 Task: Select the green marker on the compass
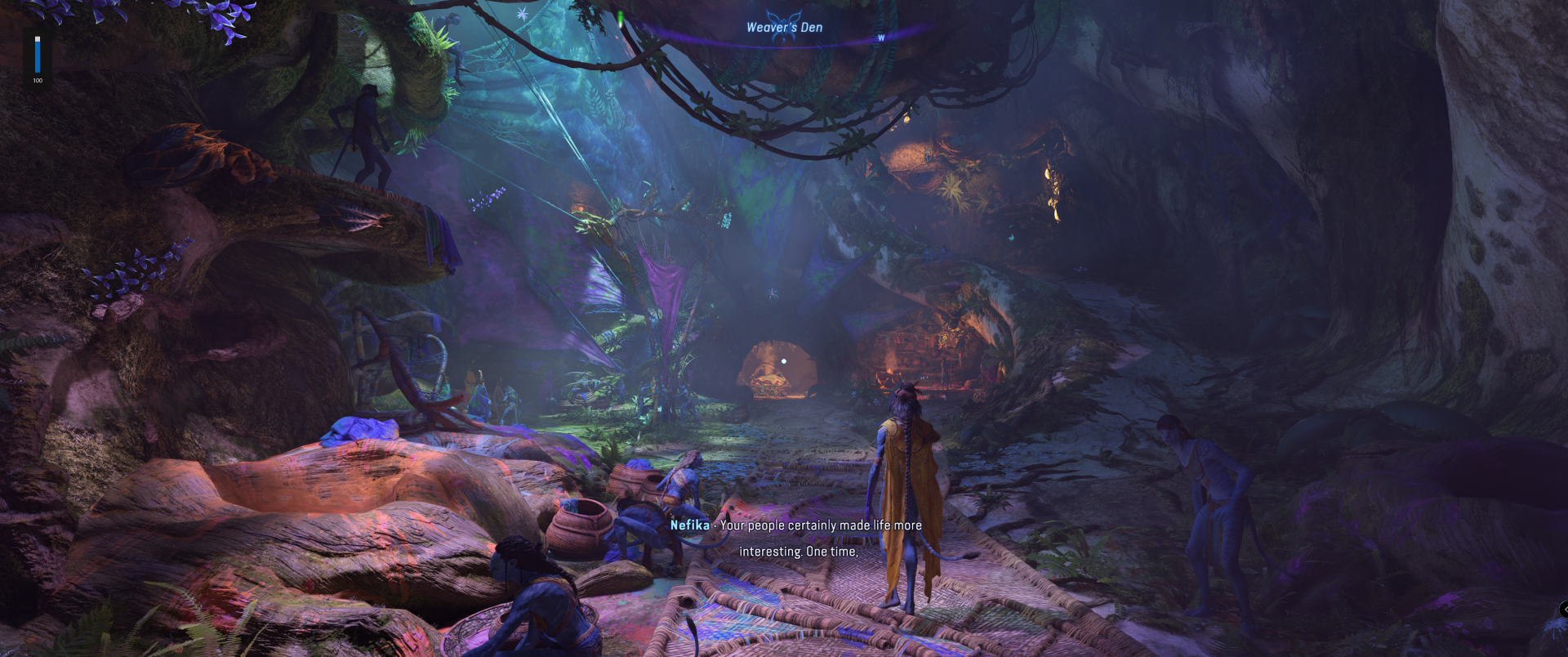coord(621,17)
